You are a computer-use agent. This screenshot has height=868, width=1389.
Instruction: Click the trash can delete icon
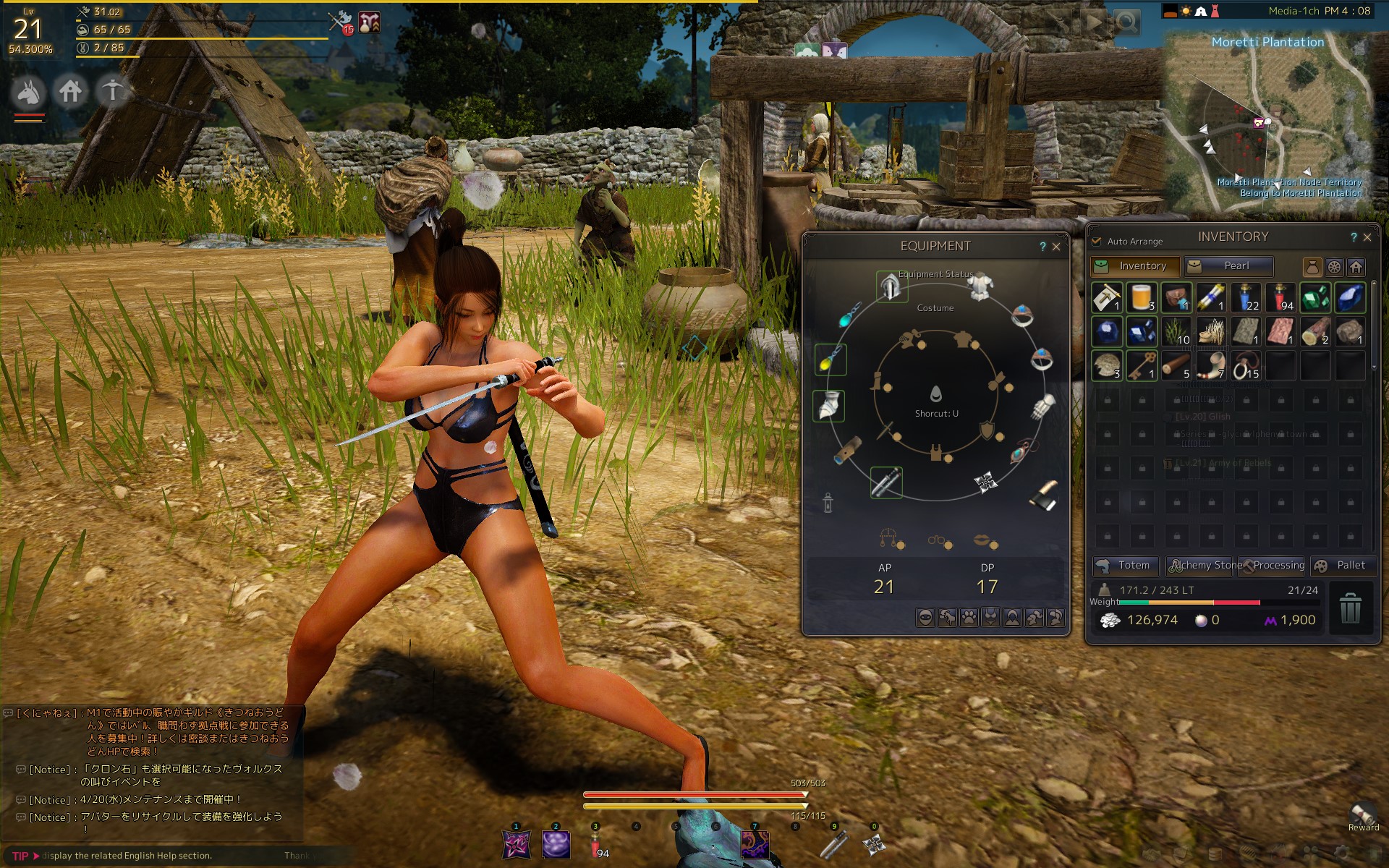(1350, 608)
